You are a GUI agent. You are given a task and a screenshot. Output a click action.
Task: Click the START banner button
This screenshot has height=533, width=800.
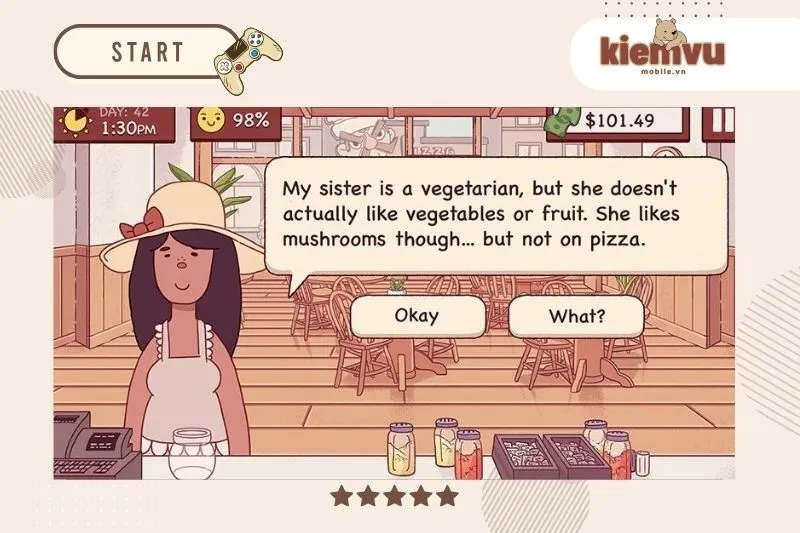[147, 51]
